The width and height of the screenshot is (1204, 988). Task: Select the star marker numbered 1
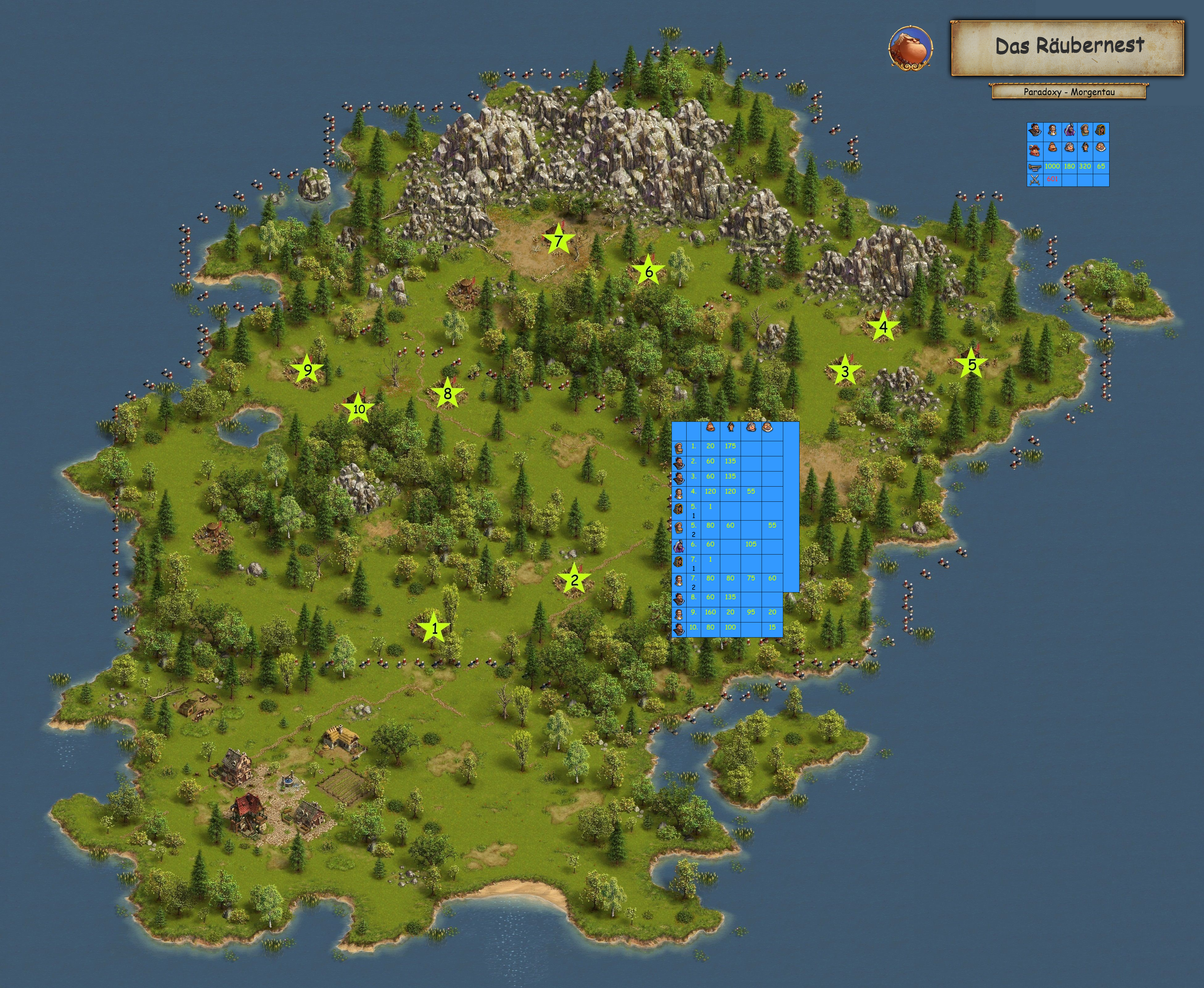[434, 628]
